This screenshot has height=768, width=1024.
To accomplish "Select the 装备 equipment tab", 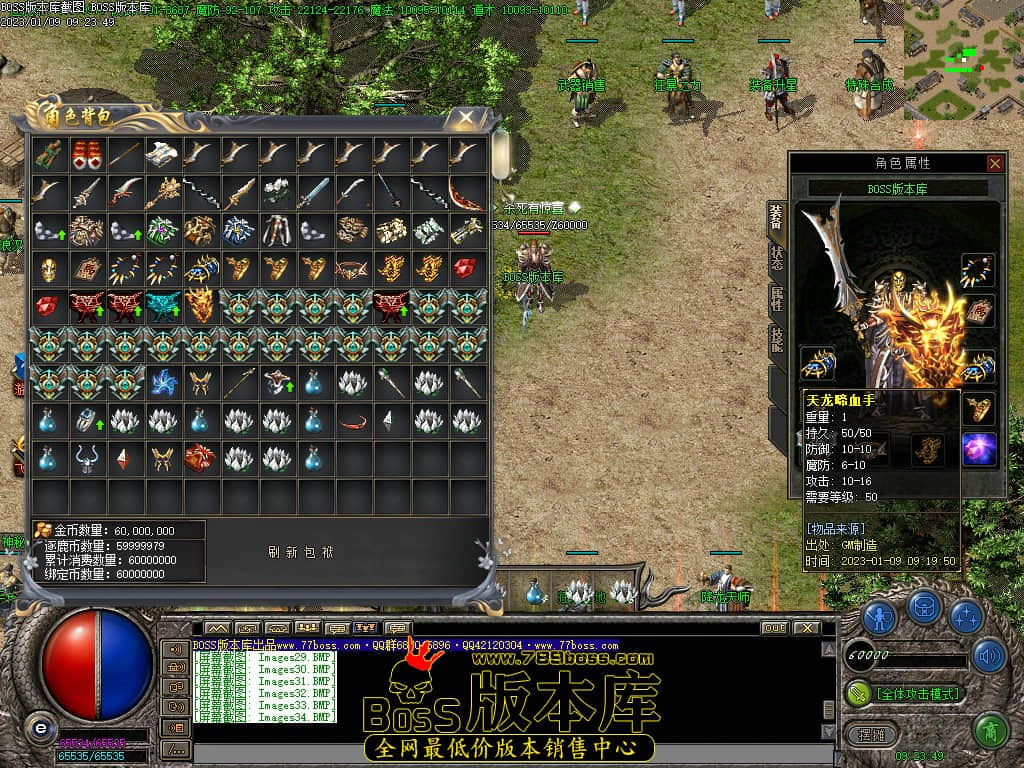I will tap(777, 216).
